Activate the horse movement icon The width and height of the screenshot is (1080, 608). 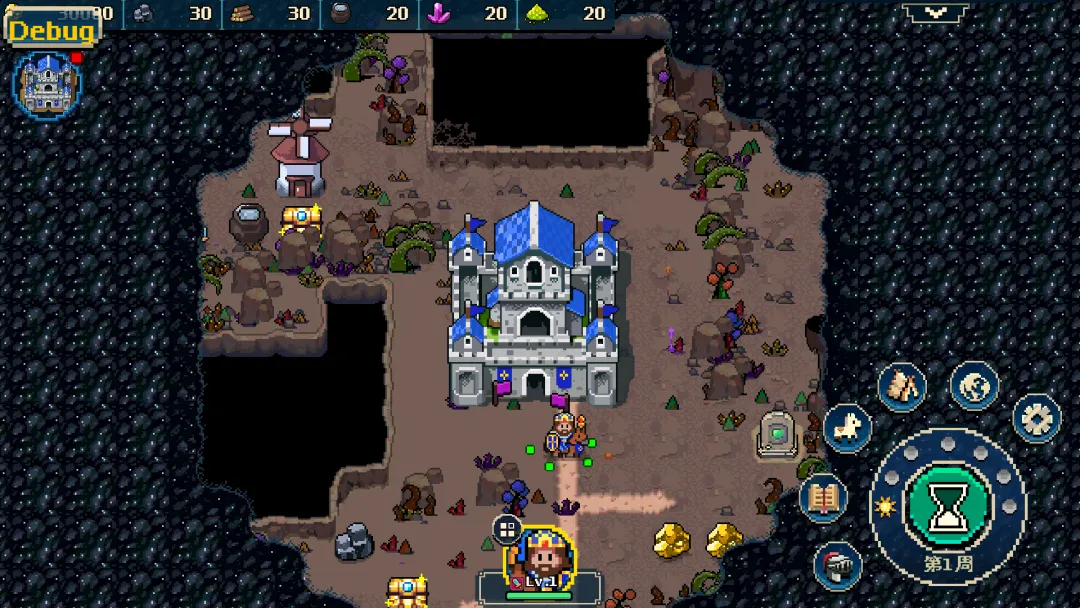pos(847,428)
